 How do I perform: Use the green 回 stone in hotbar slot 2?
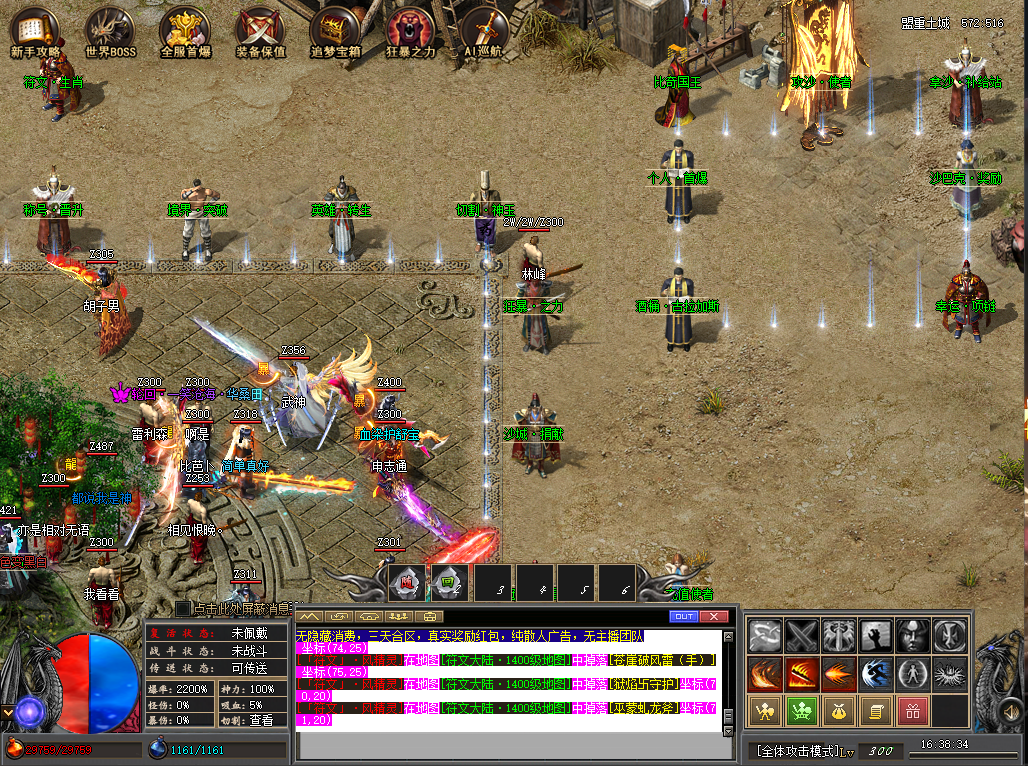[x=448, y=582]
